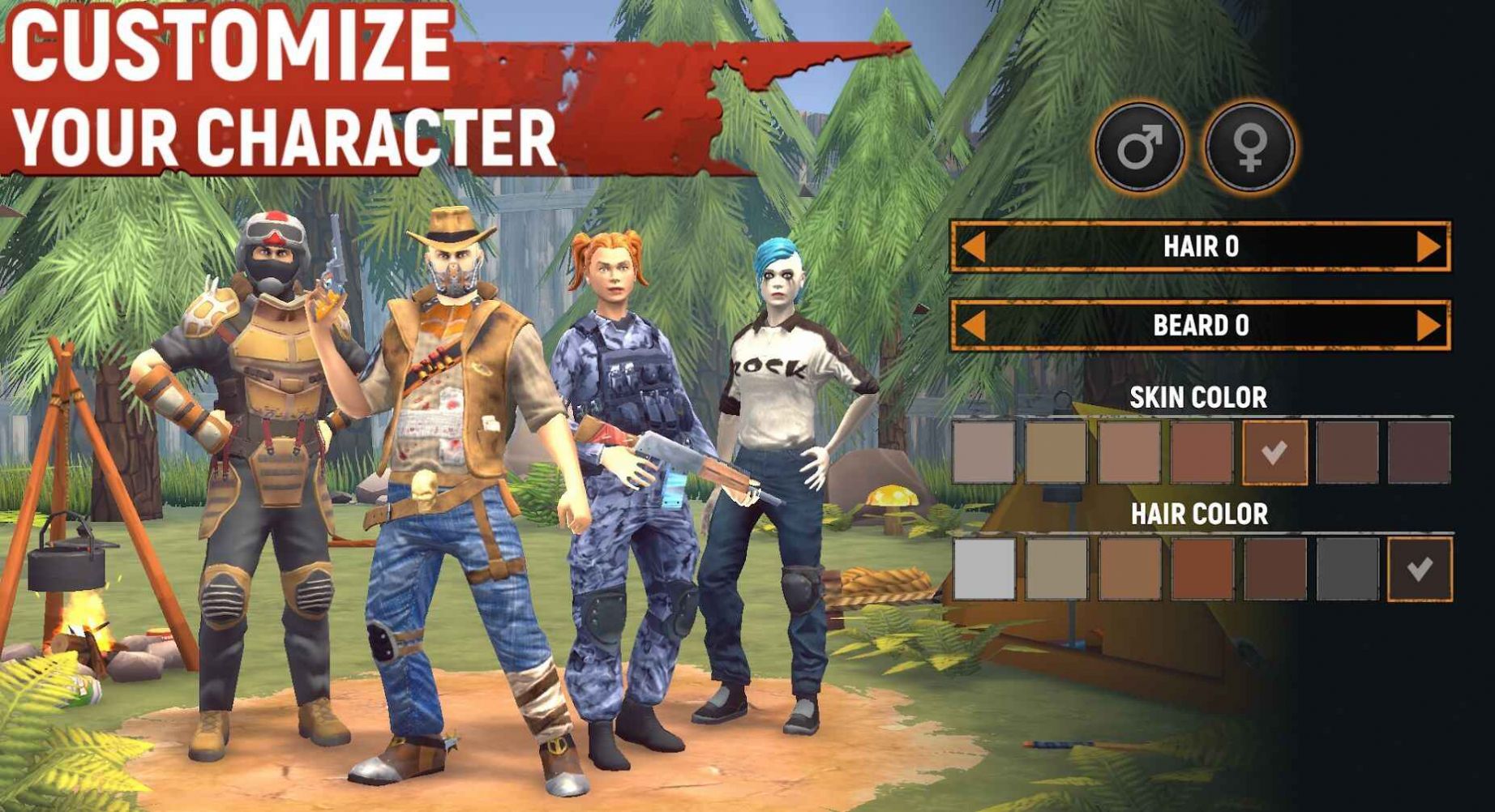Select the checked black hair color swatch
This screenshot has height=812, width=1495.
(1419, 569)
